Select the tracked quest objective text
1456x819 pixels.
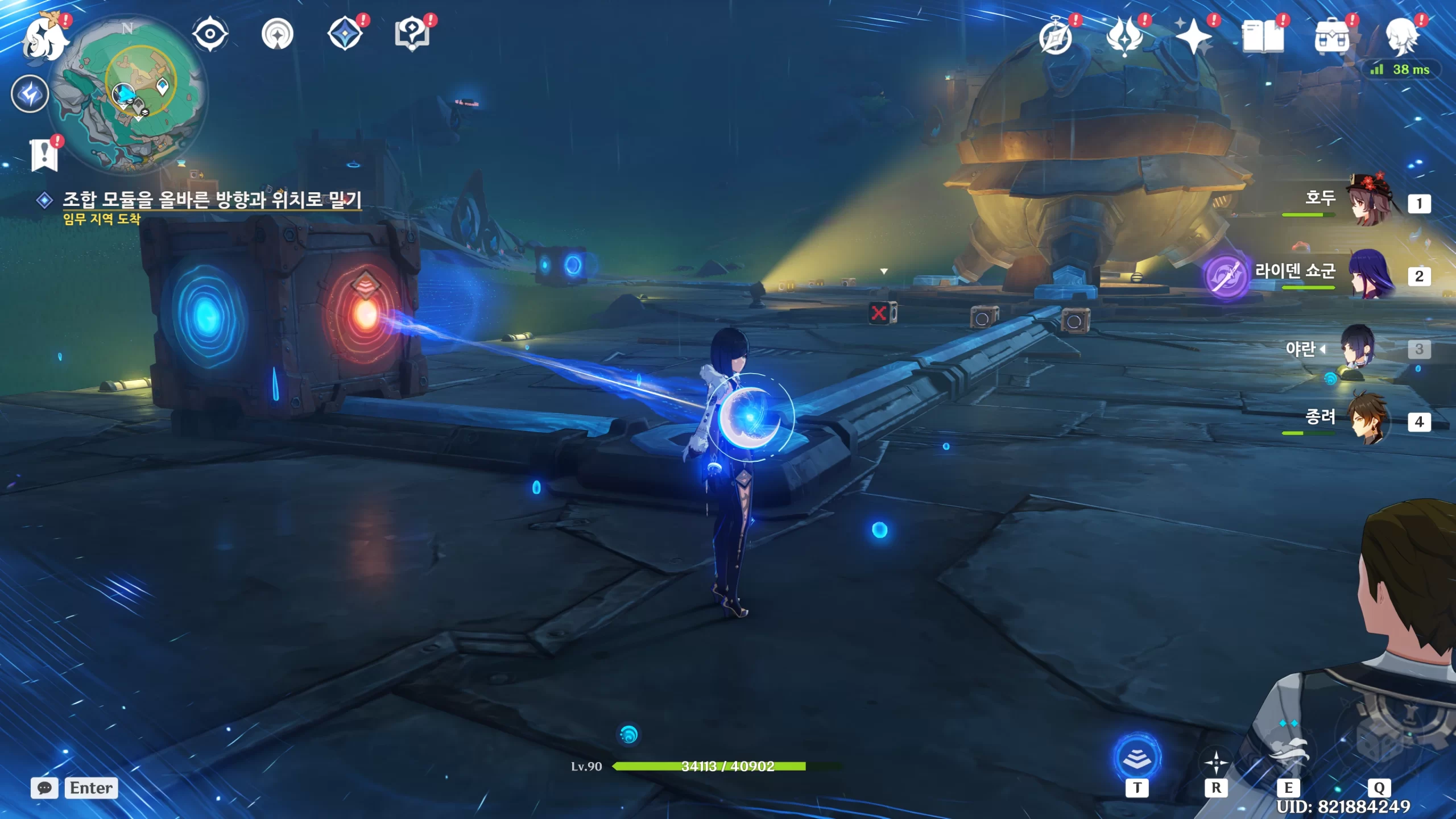212,200
